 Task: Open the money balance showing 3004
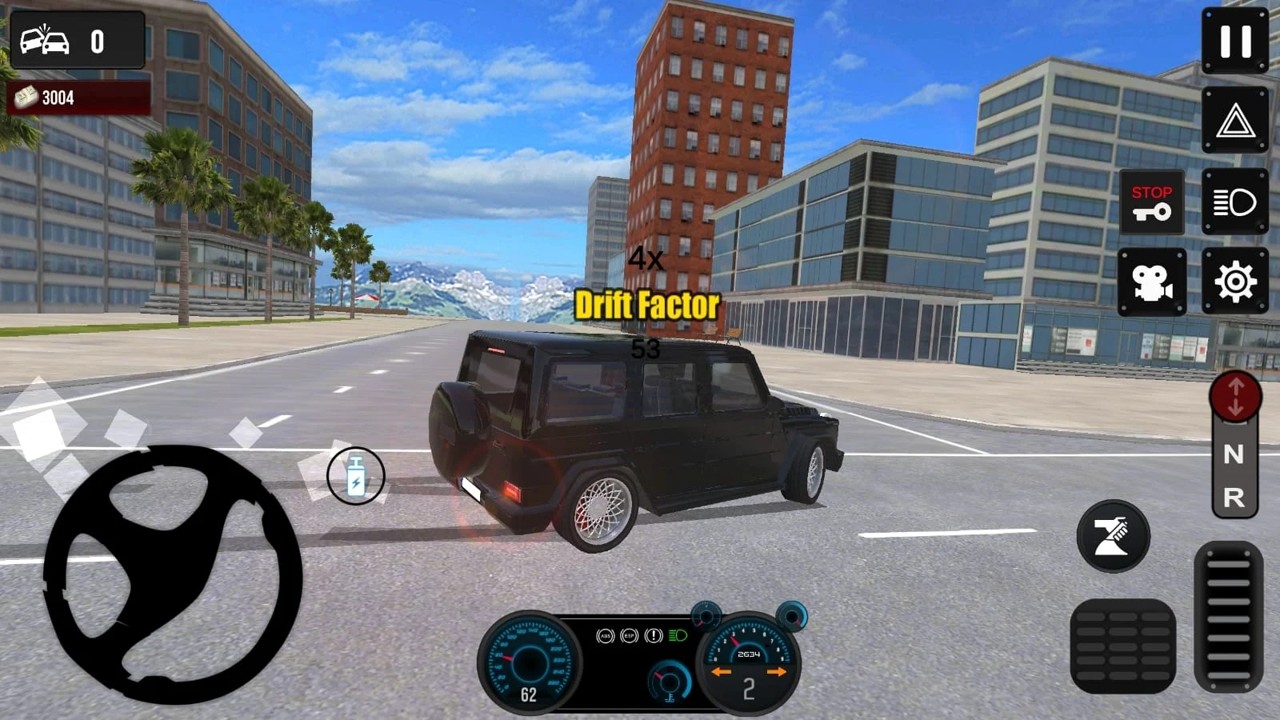point(77,97)
